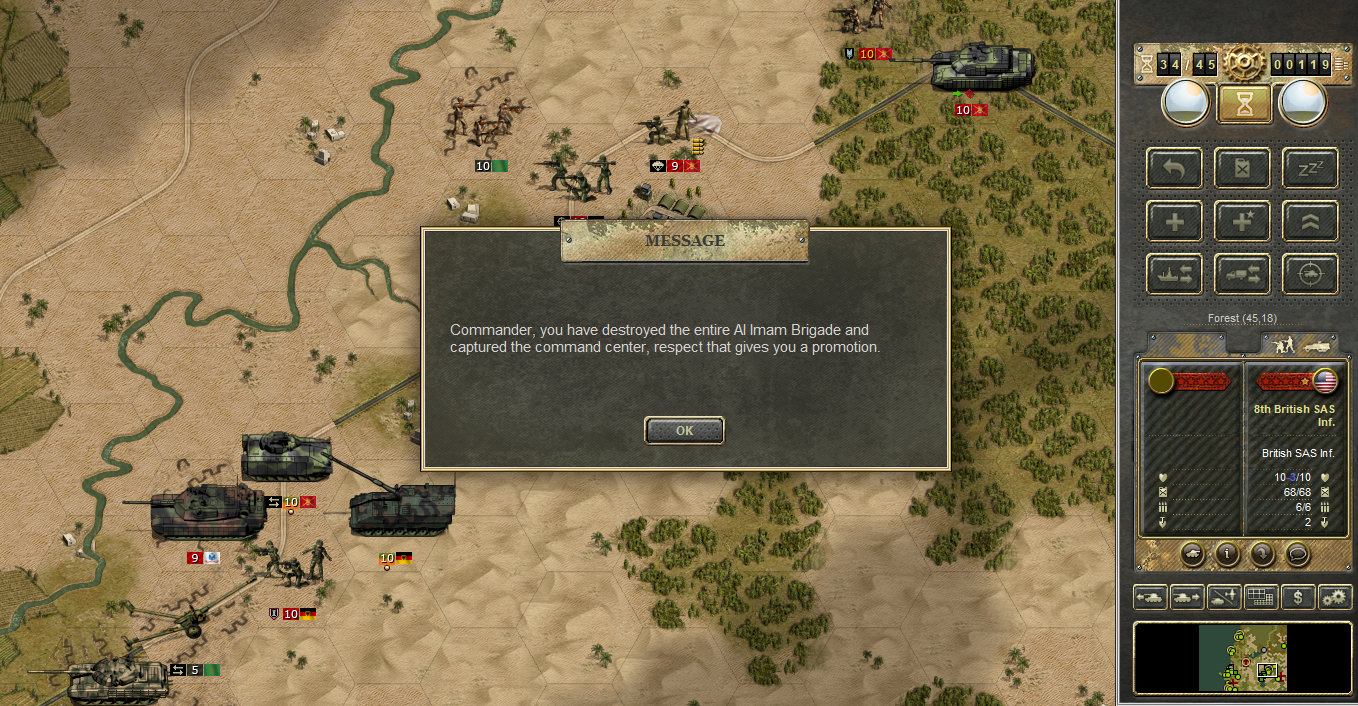Screen dimensions: 1358x706
Task: Upgrade the unit with the chevrons button
Action: tap(1309, 221)
